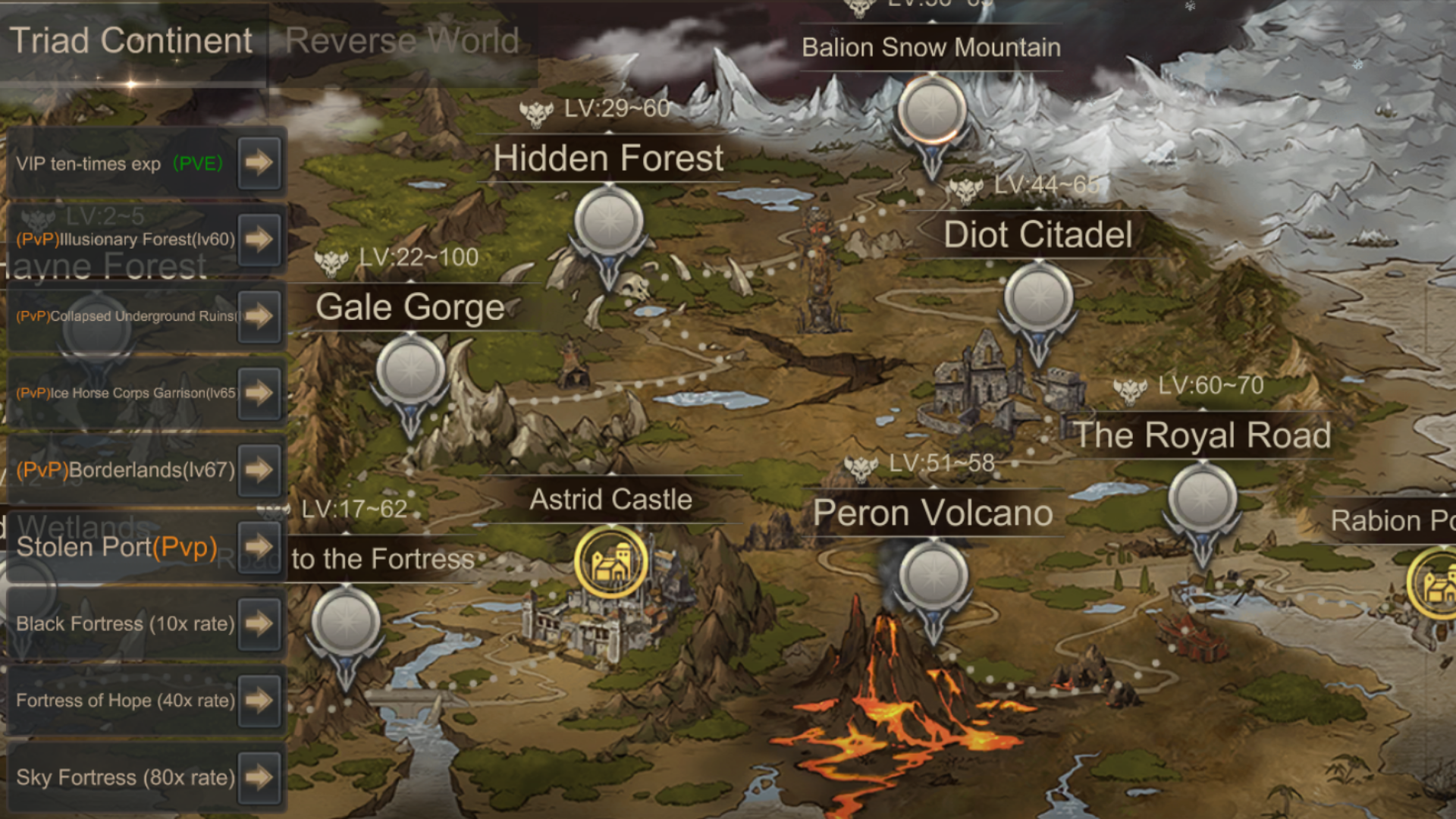Enter Black Fortress (10x rate)
This screenshot has width=1456, height=819.
point(259,623)
